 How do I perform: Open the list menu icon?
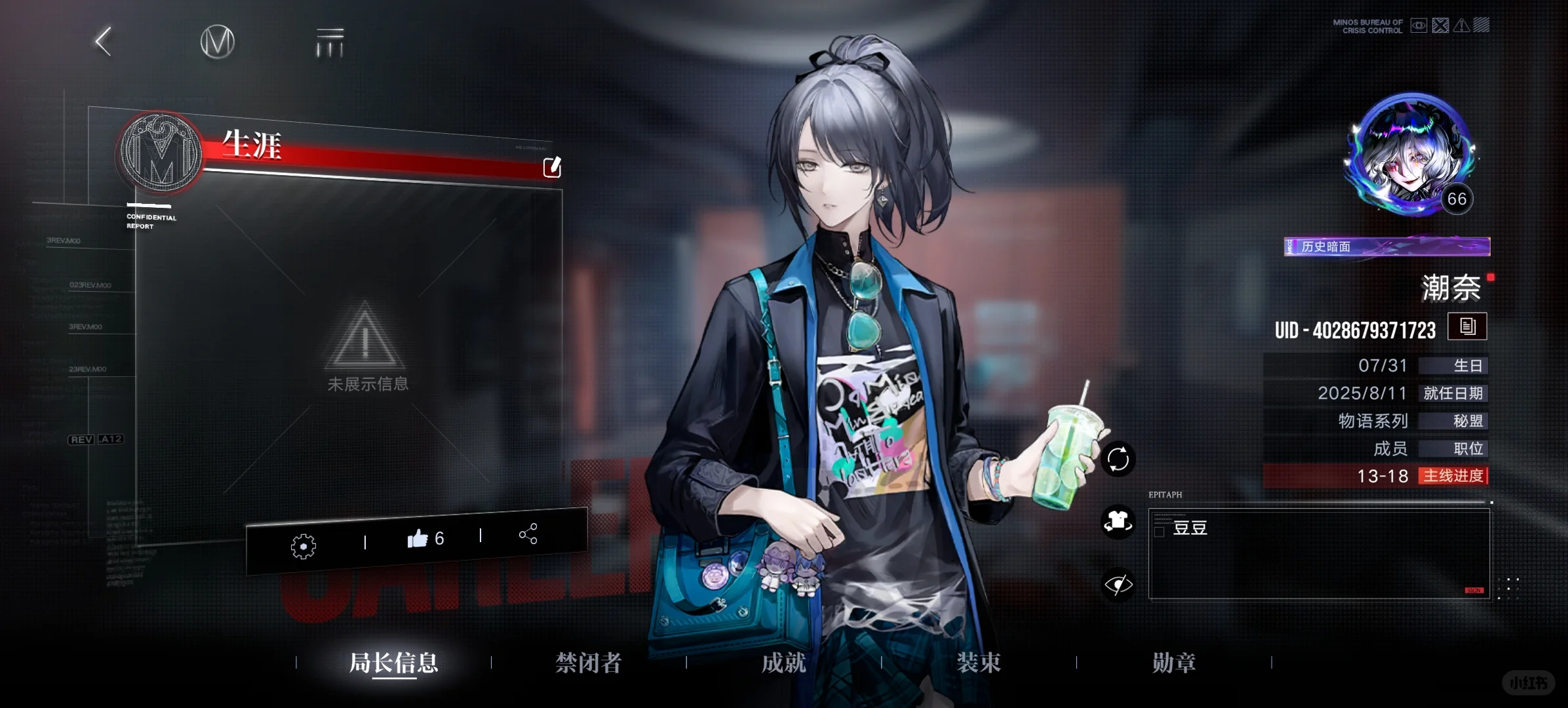point(329,42)
